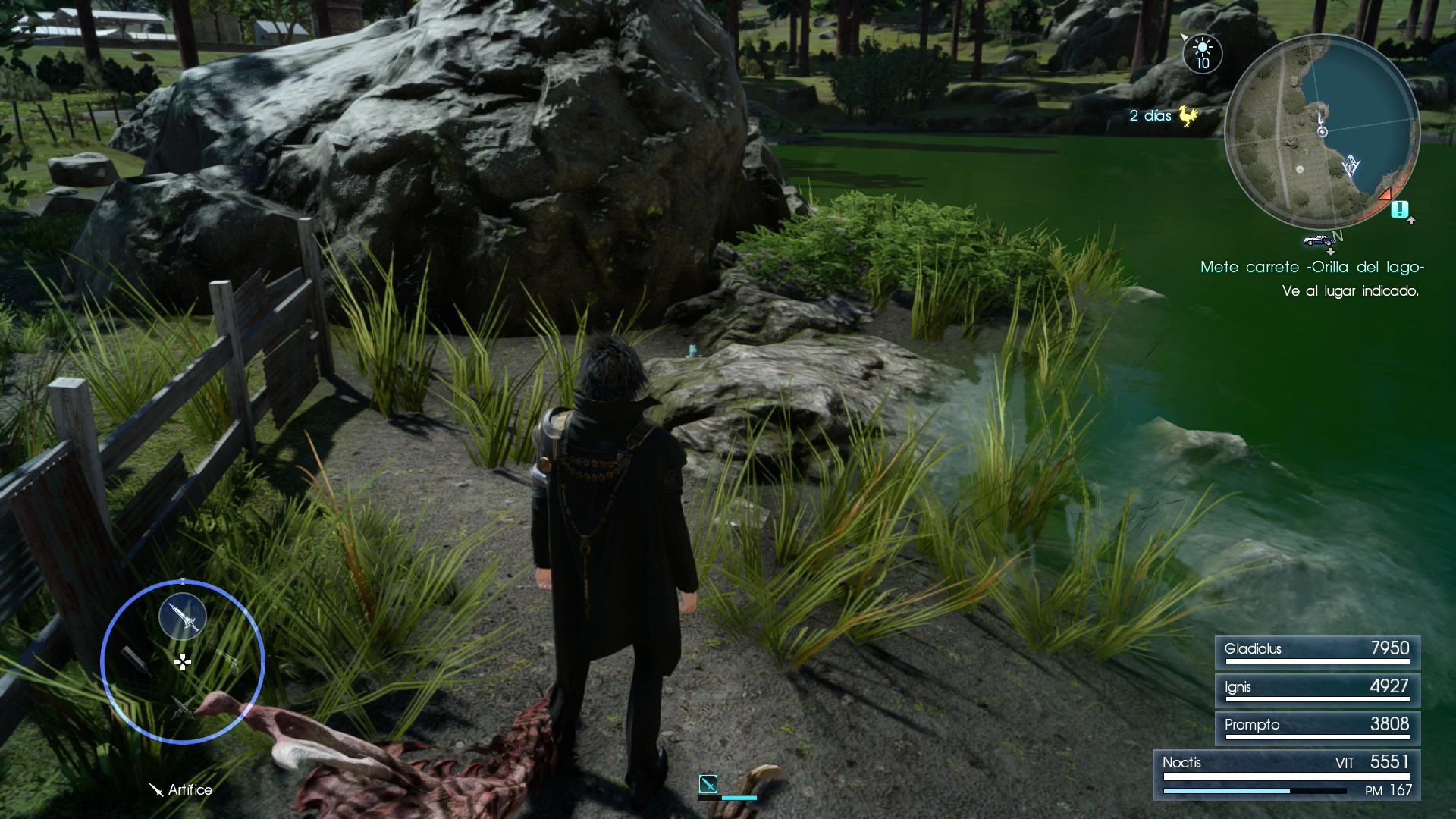Screen dimensions: 1456x819
Task: Click the Artífice weapon name label
Action: point(190,789)
